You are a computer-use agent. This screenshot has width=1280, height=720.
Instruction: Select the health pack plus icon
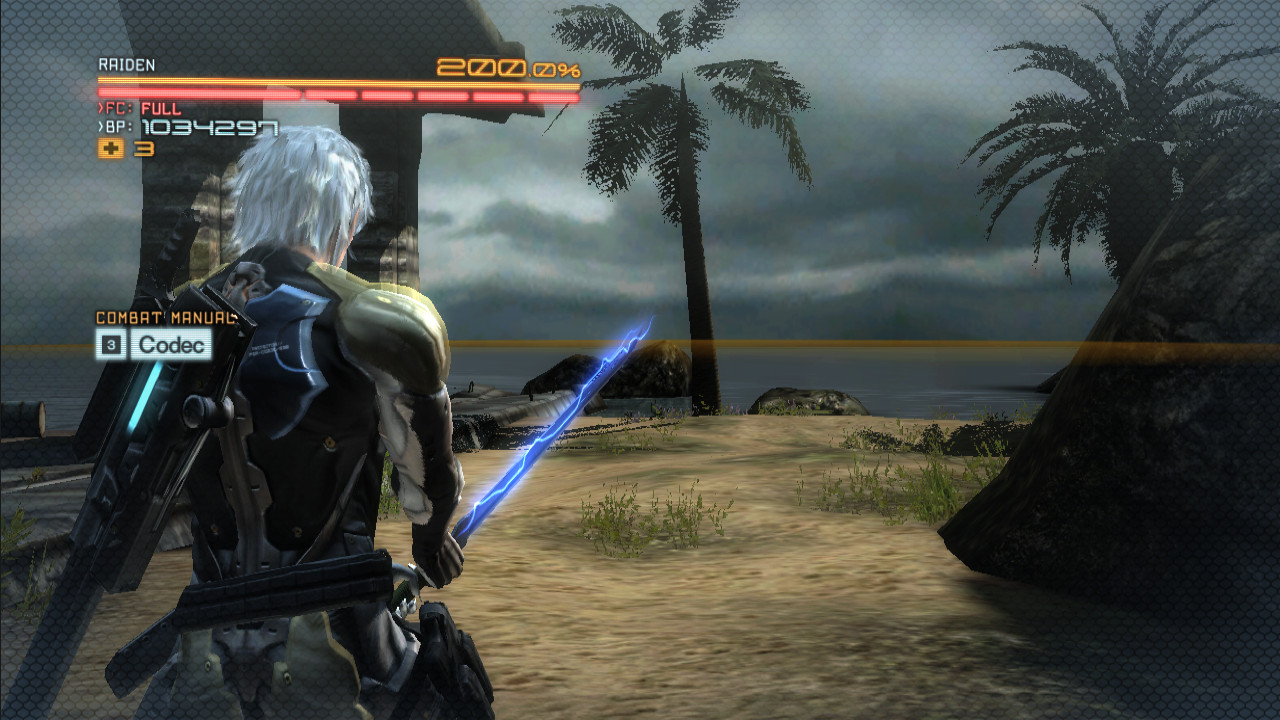pyautogui.click(x=113, y=148)
